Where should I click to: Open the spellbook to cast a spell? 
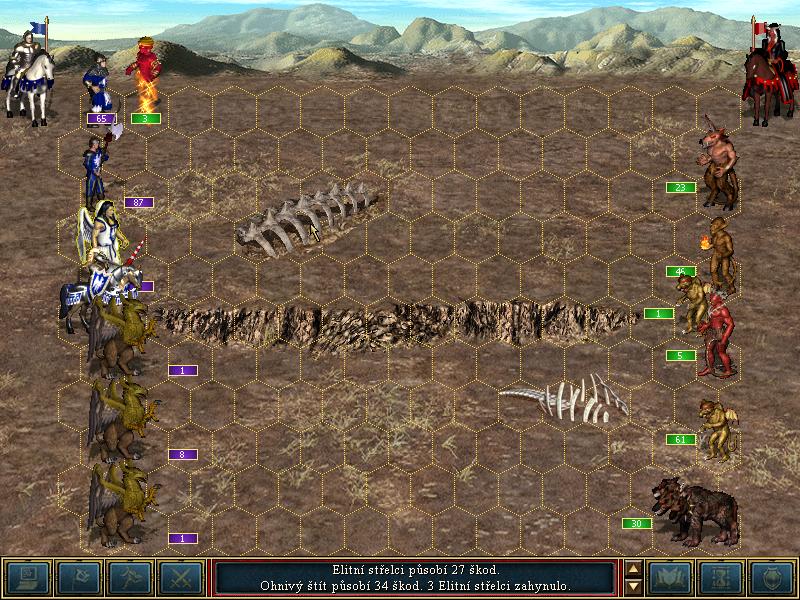pos(670,577)
